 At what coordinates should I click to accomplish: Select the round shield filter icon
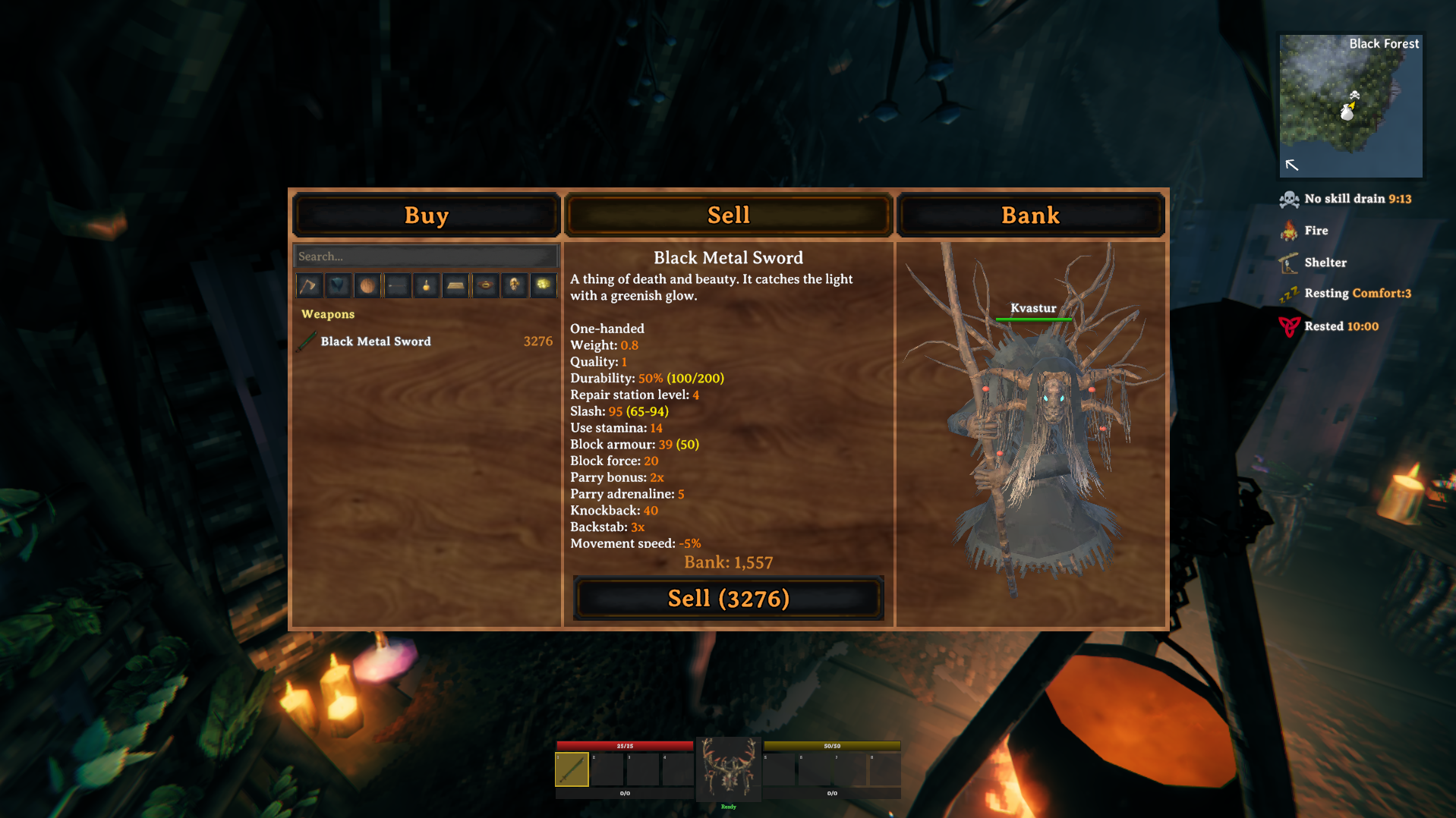click(367, 285)
